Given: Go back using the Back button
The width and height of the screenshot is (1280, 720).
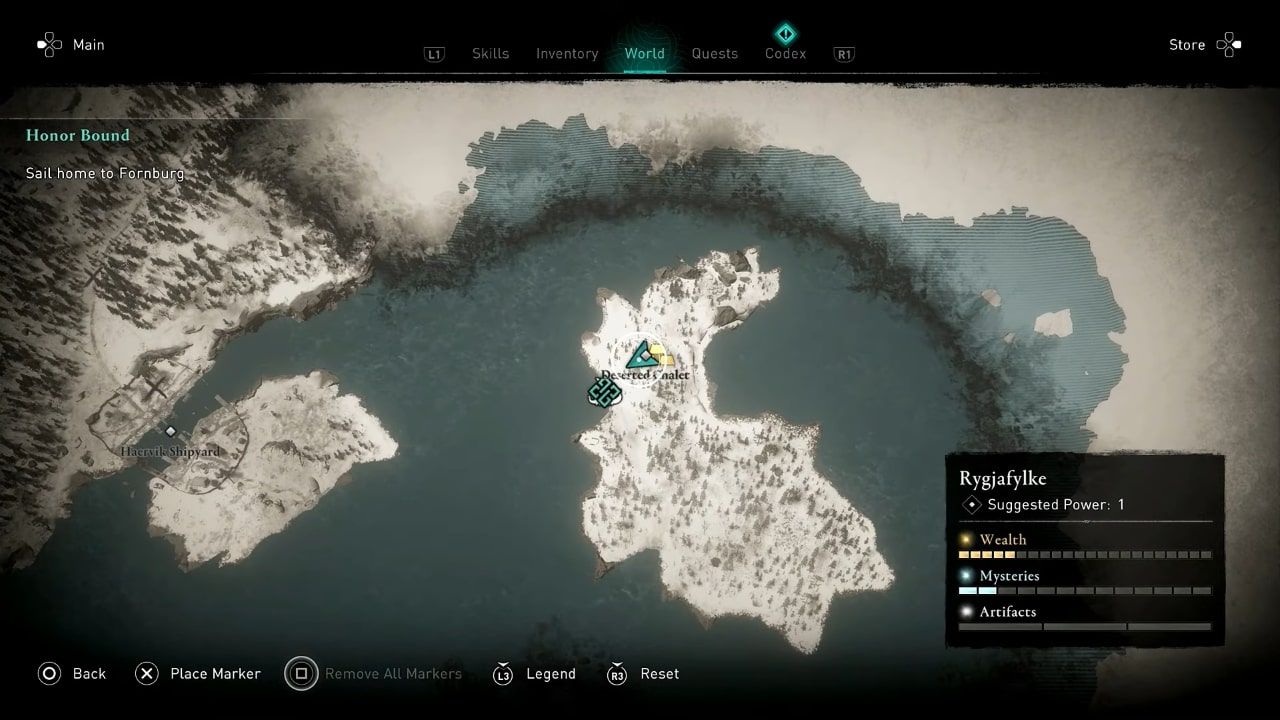Looking at the screenshot, I should point(72,674).
